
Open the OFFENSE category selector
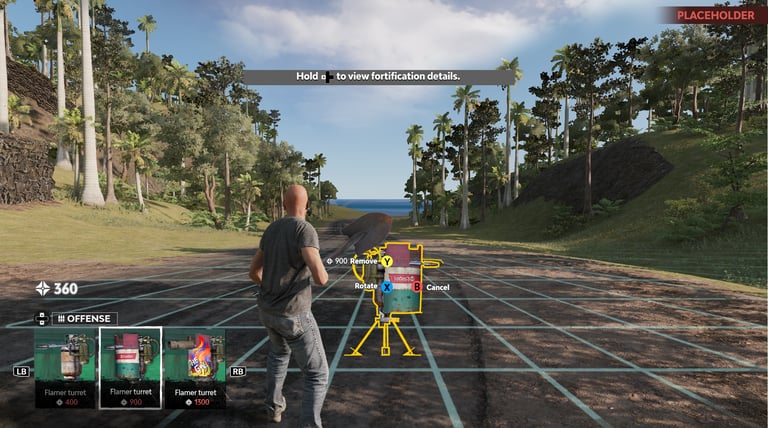(x=85, y=318)
